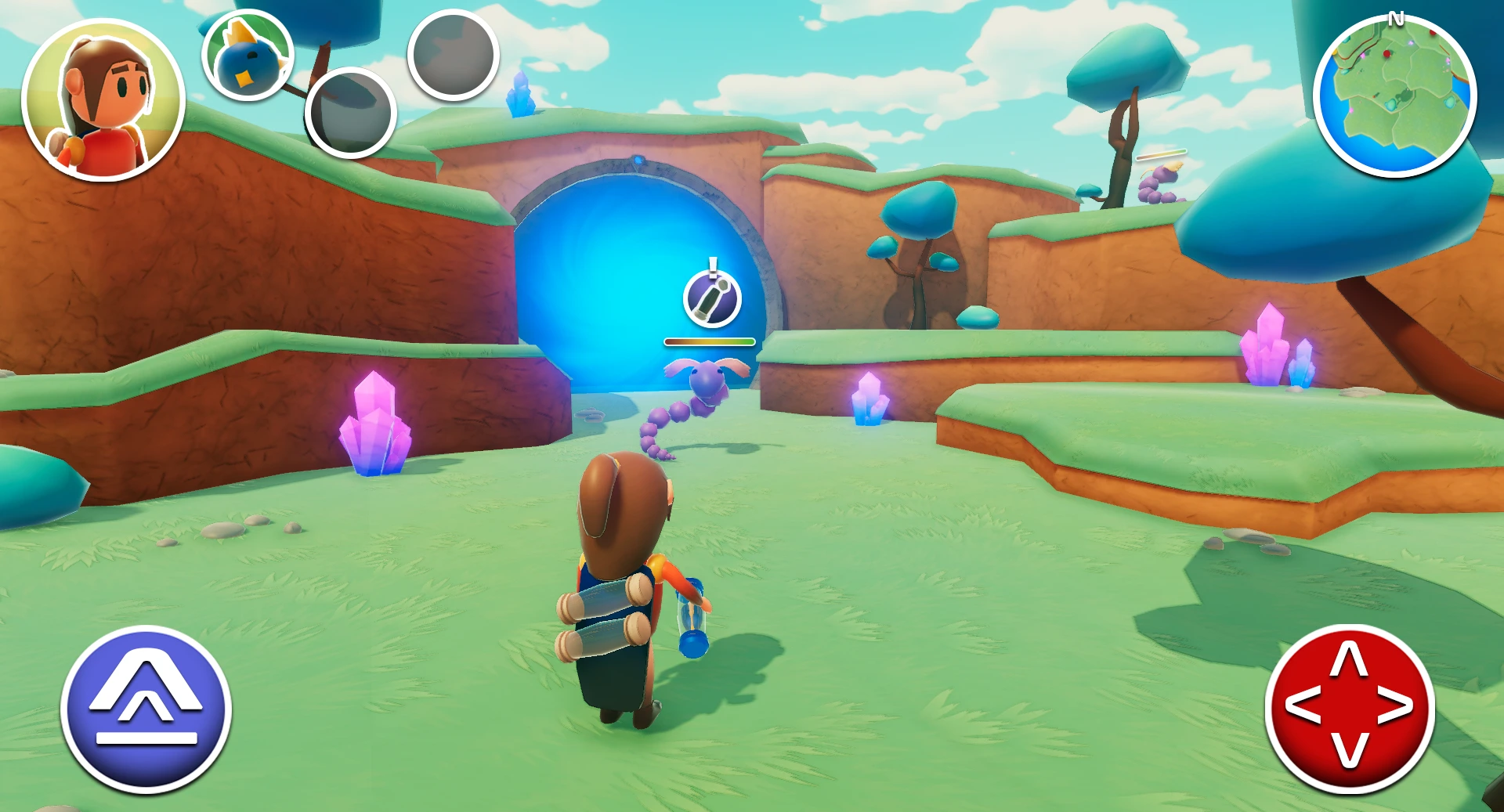The width and height of the screenshot is (1504, 812).
Task: Tap the red directional arrows button
Action: coord(1350,708)
